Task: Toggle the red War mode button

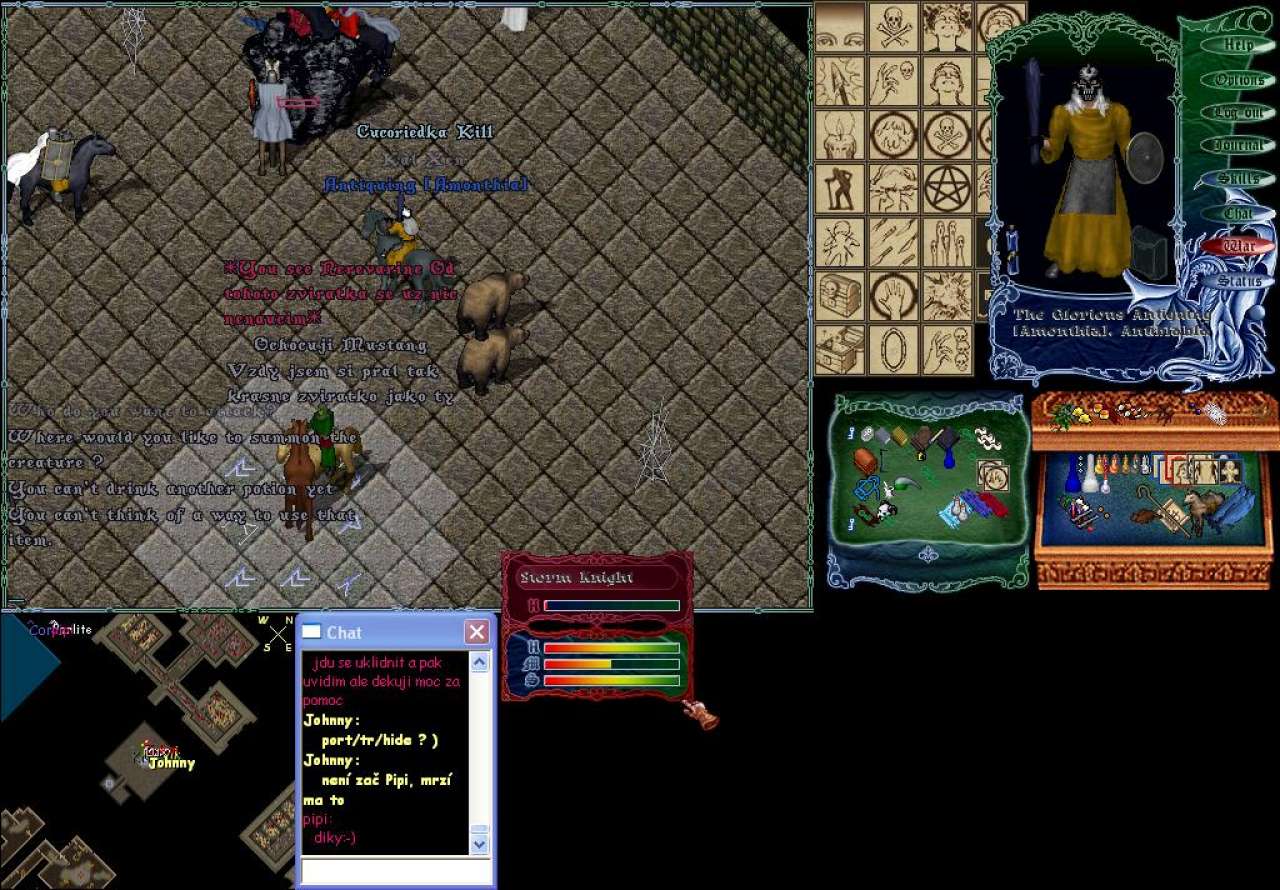Action: pyautogui.click(x=1239, y=246)
